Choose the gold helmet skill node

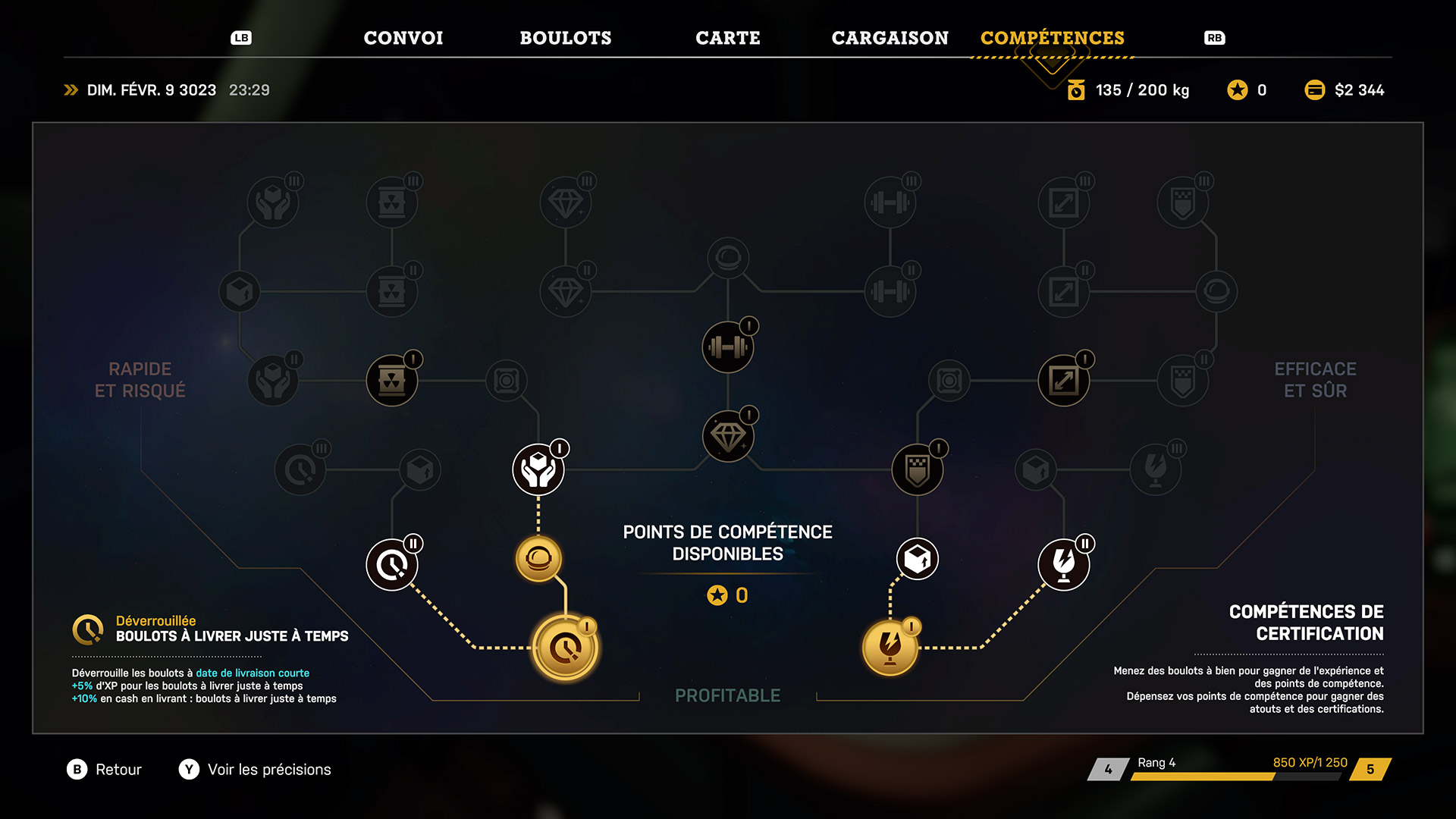coord(538,560)
